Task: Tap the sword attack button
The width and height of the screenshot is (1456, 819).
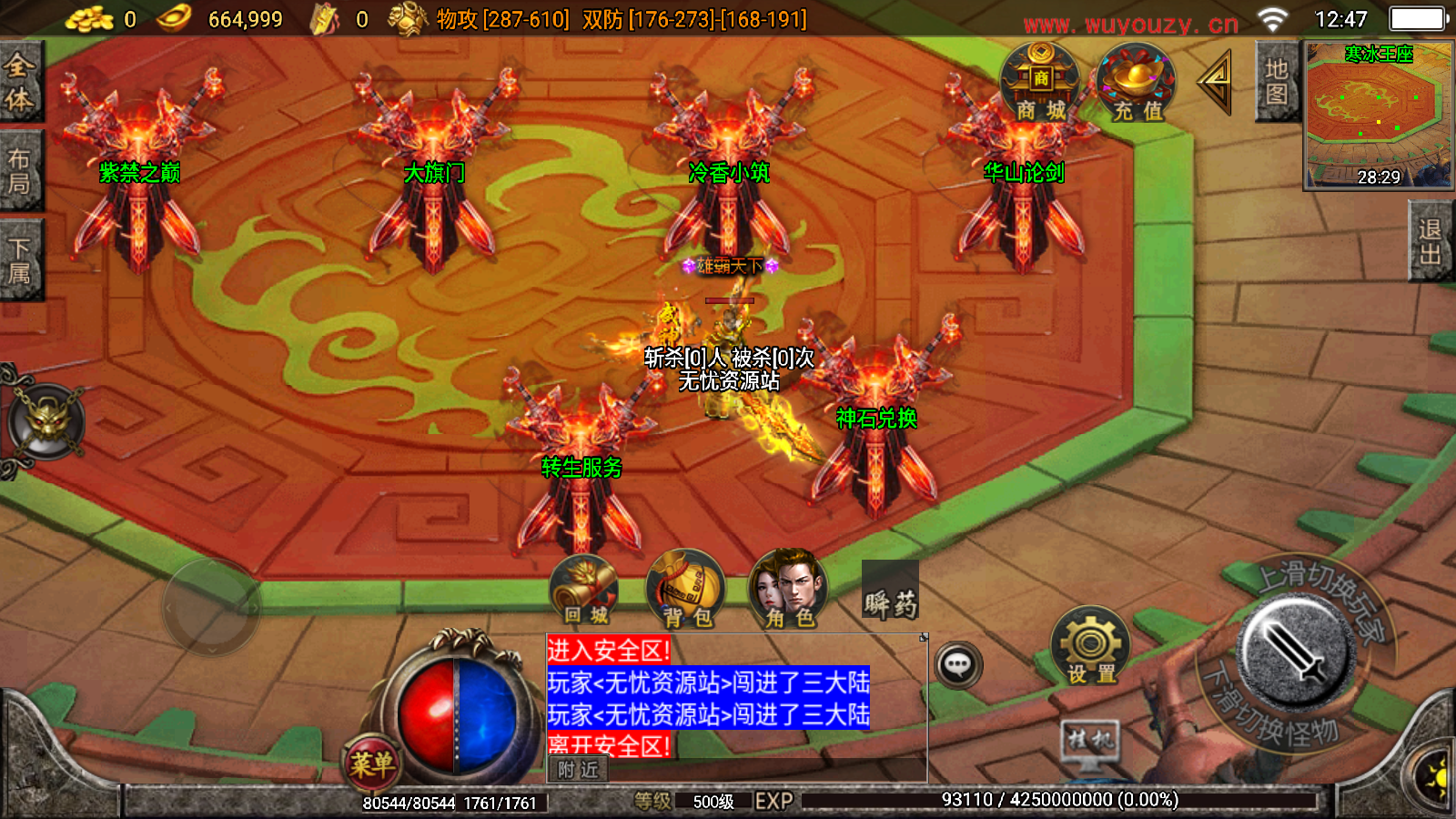Action: 1297,651
